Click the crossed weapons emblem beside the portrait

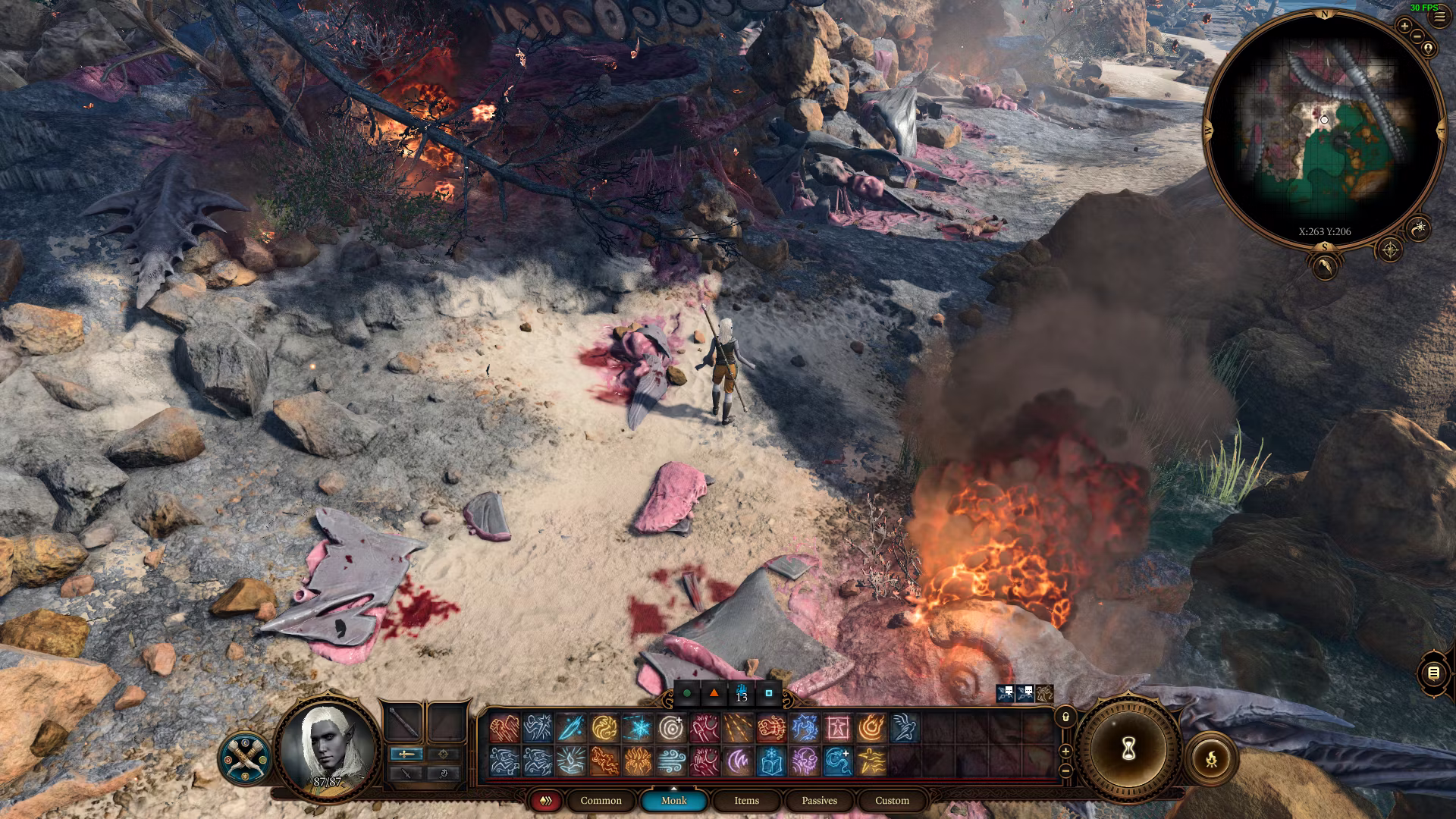(245, 757)
